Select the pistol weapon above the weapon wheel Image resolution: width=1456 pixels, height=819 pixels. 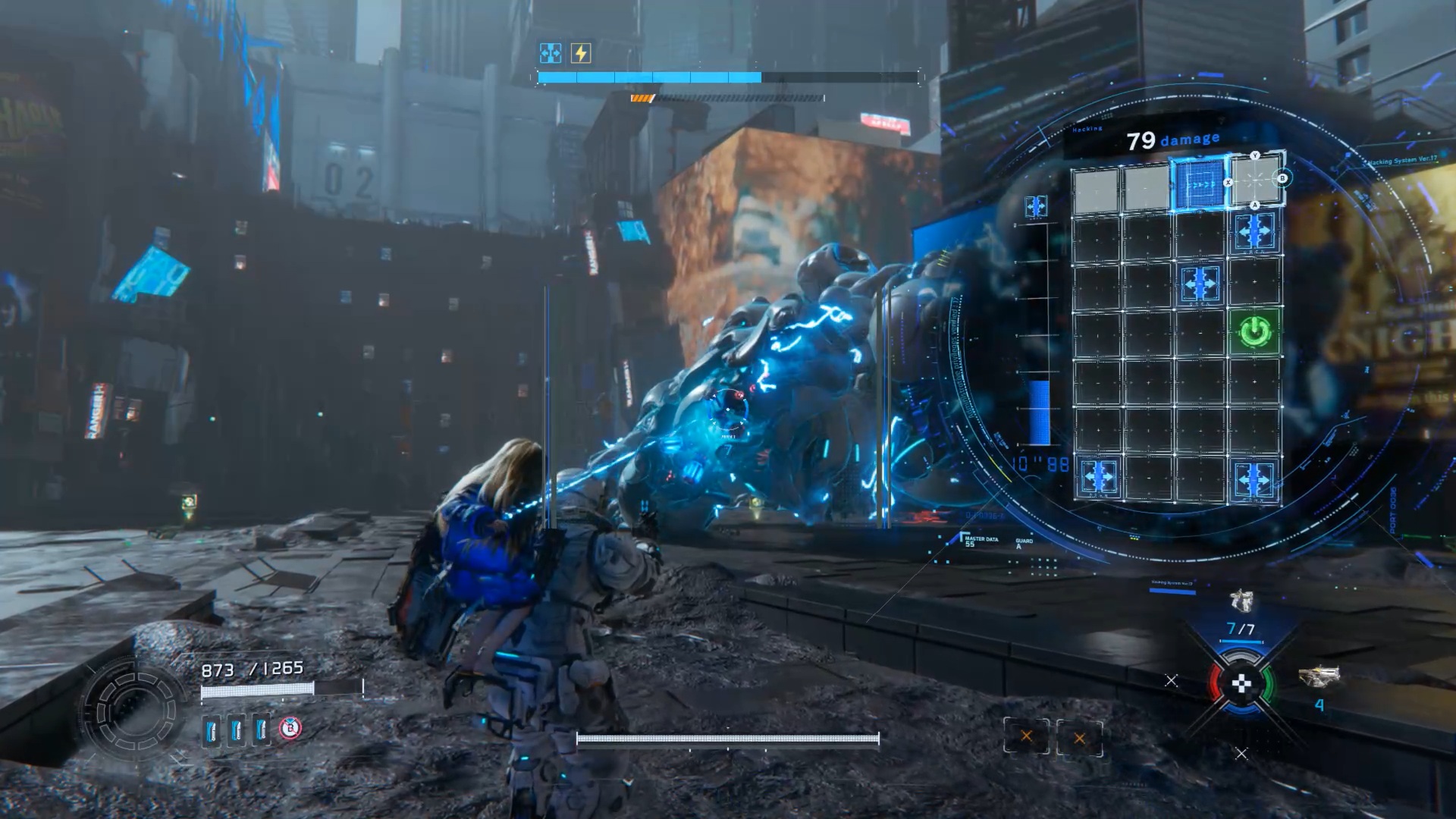(x=1241, y=601)
